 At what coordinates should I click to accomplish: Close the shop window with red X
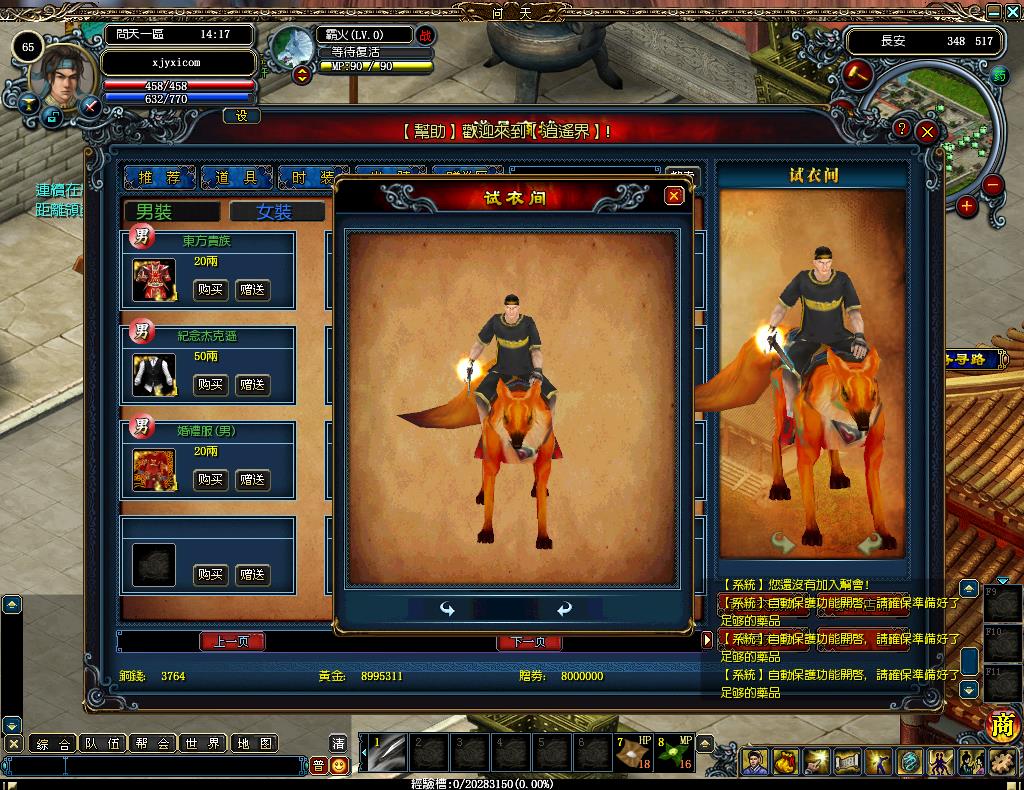[928, 131]
